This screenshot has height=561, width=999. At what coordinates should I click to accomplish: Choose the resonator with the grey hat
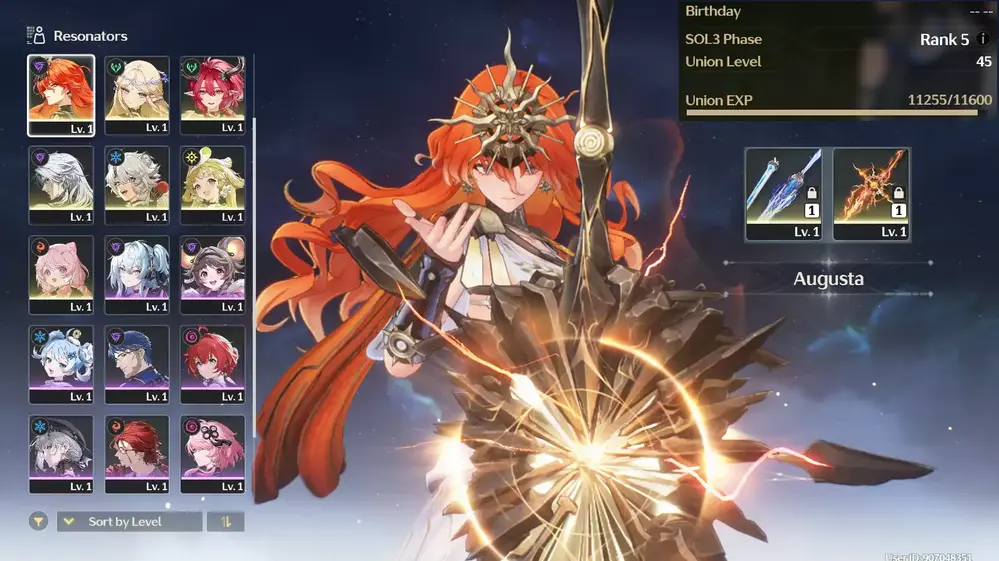point(61,454)
